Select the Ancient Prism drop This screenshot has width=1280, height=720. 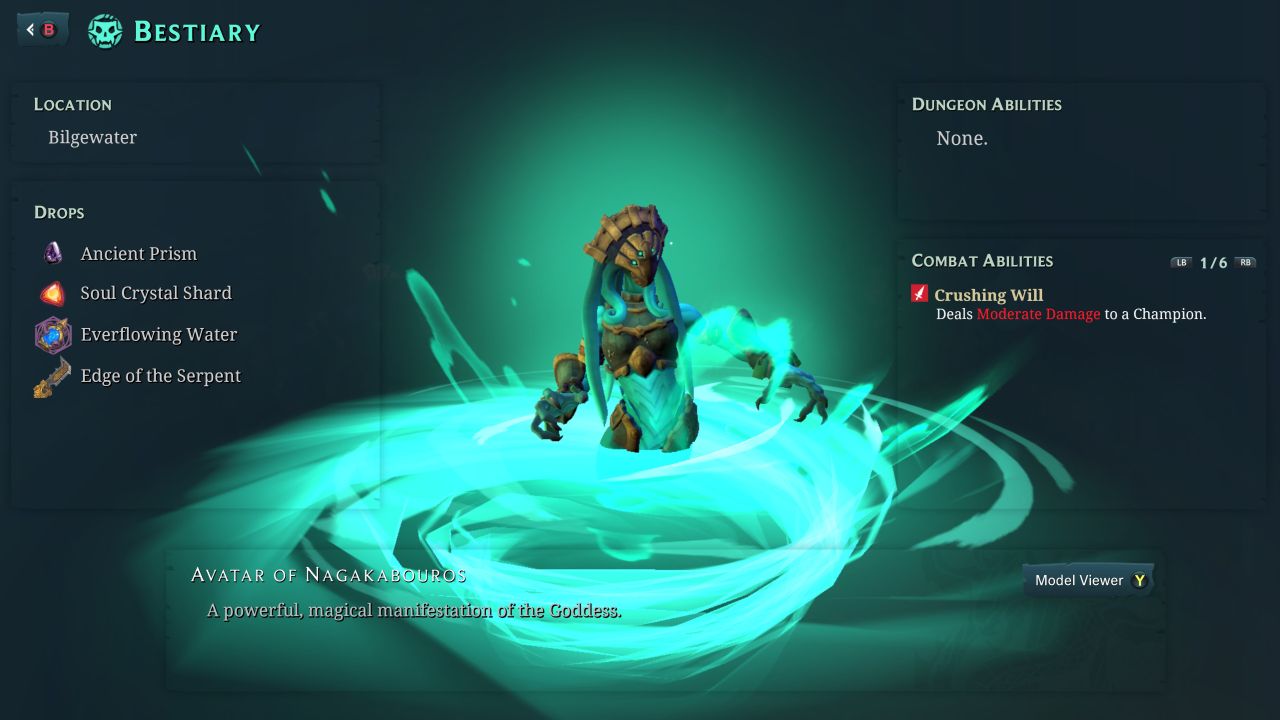(x=138, y=253)
